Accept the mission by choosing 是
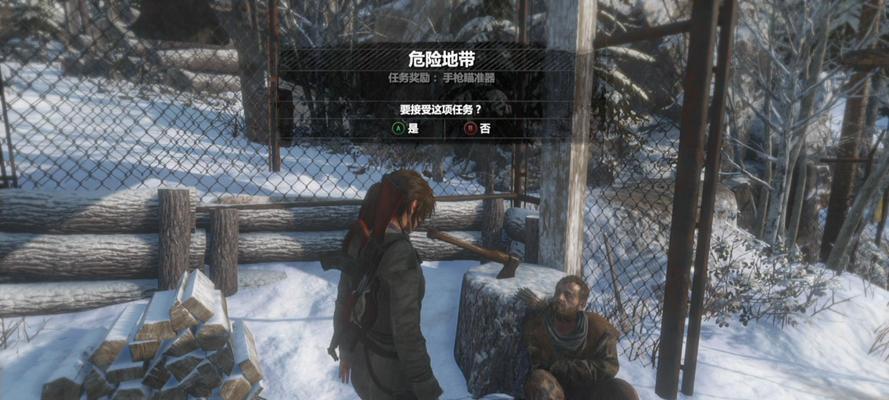Viewport: 889px width, 400px height. (405, 129)
